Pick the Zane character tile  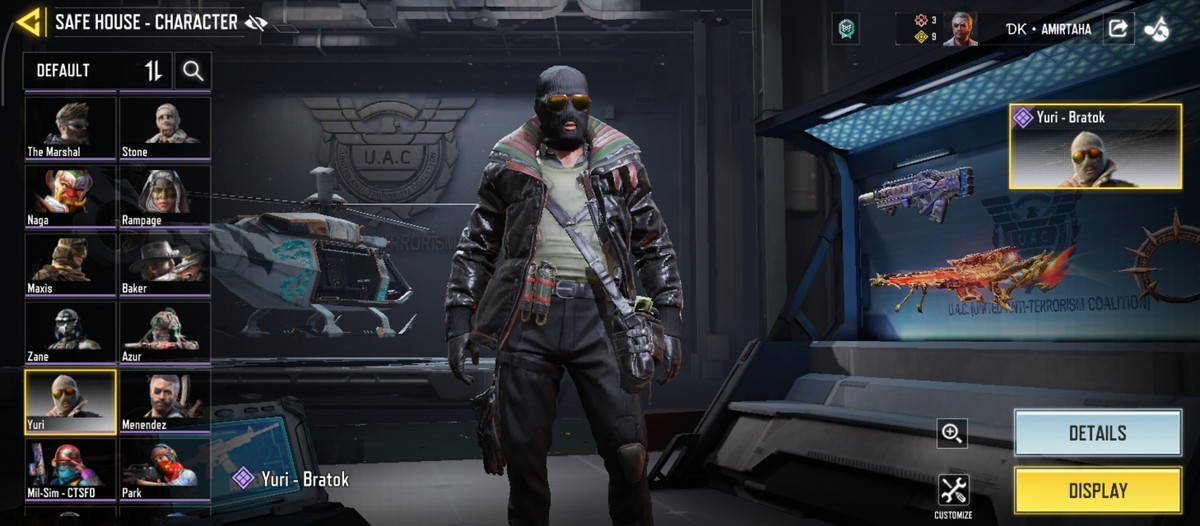click(70, 332)
